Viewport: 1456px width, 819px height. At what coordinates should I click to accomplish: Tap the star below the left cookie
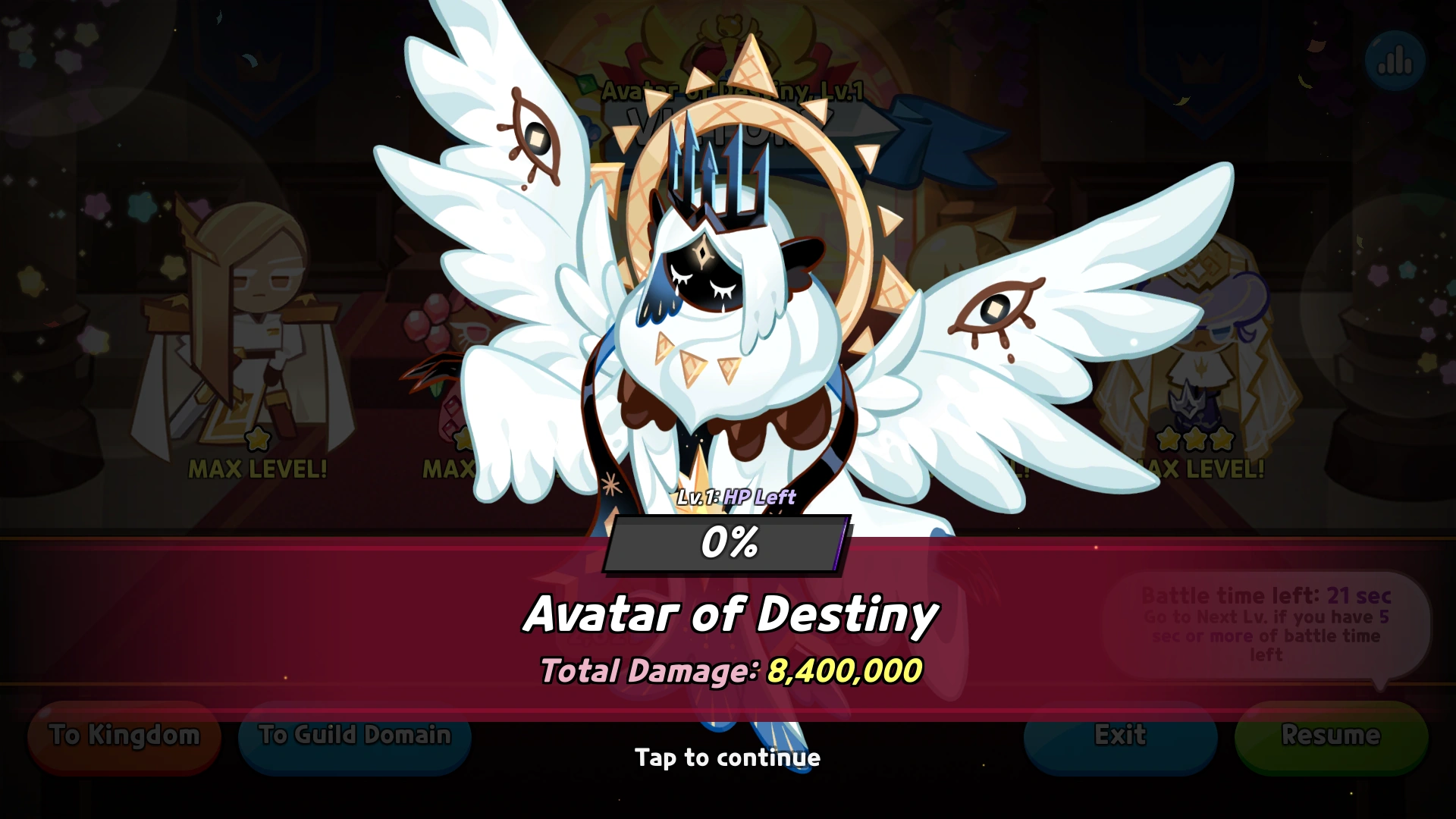click(256, 438)
